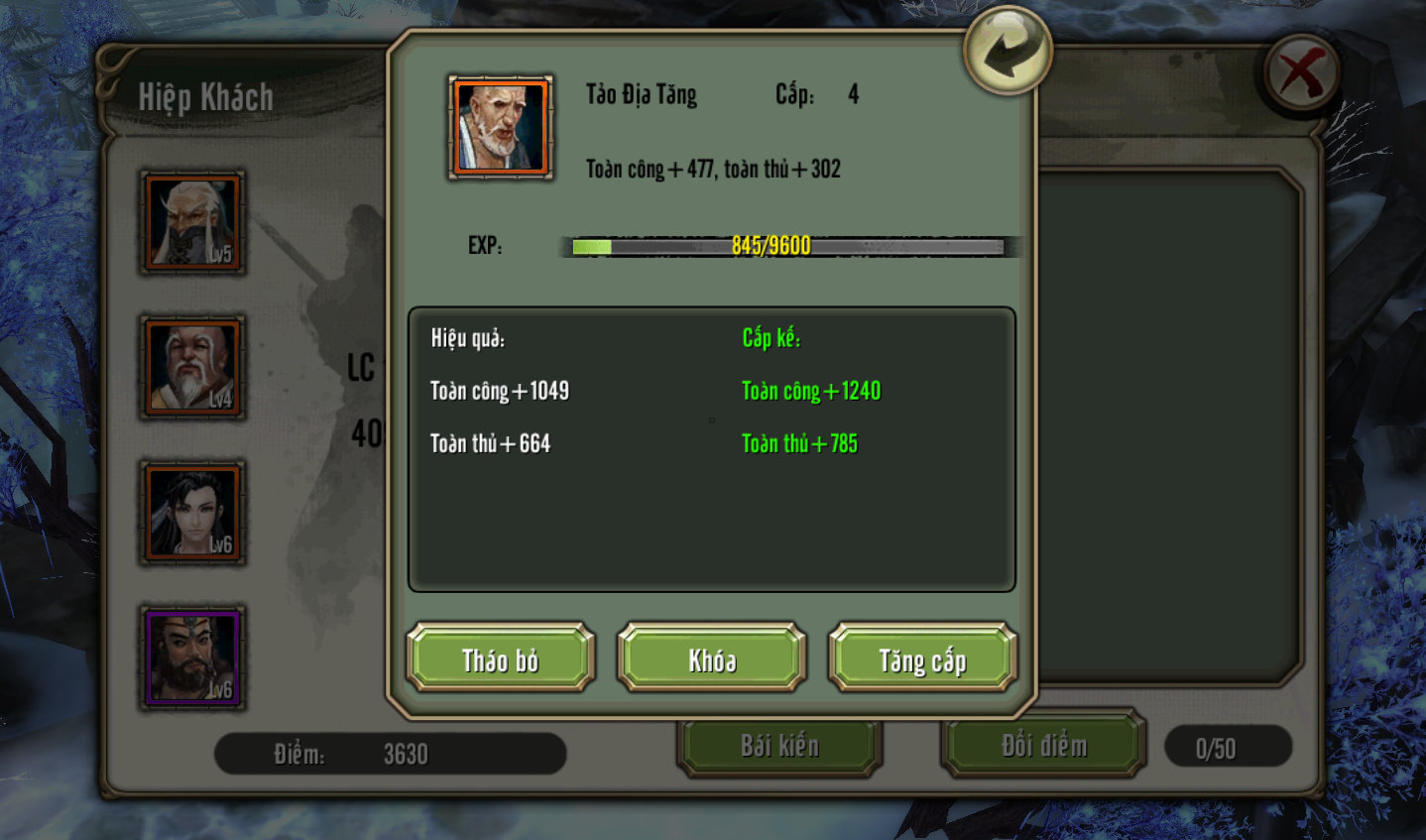Close the Hiệp Khách window
Image resolution: width=1426 pixels, height=840 pixels.
coord(1302,73)
